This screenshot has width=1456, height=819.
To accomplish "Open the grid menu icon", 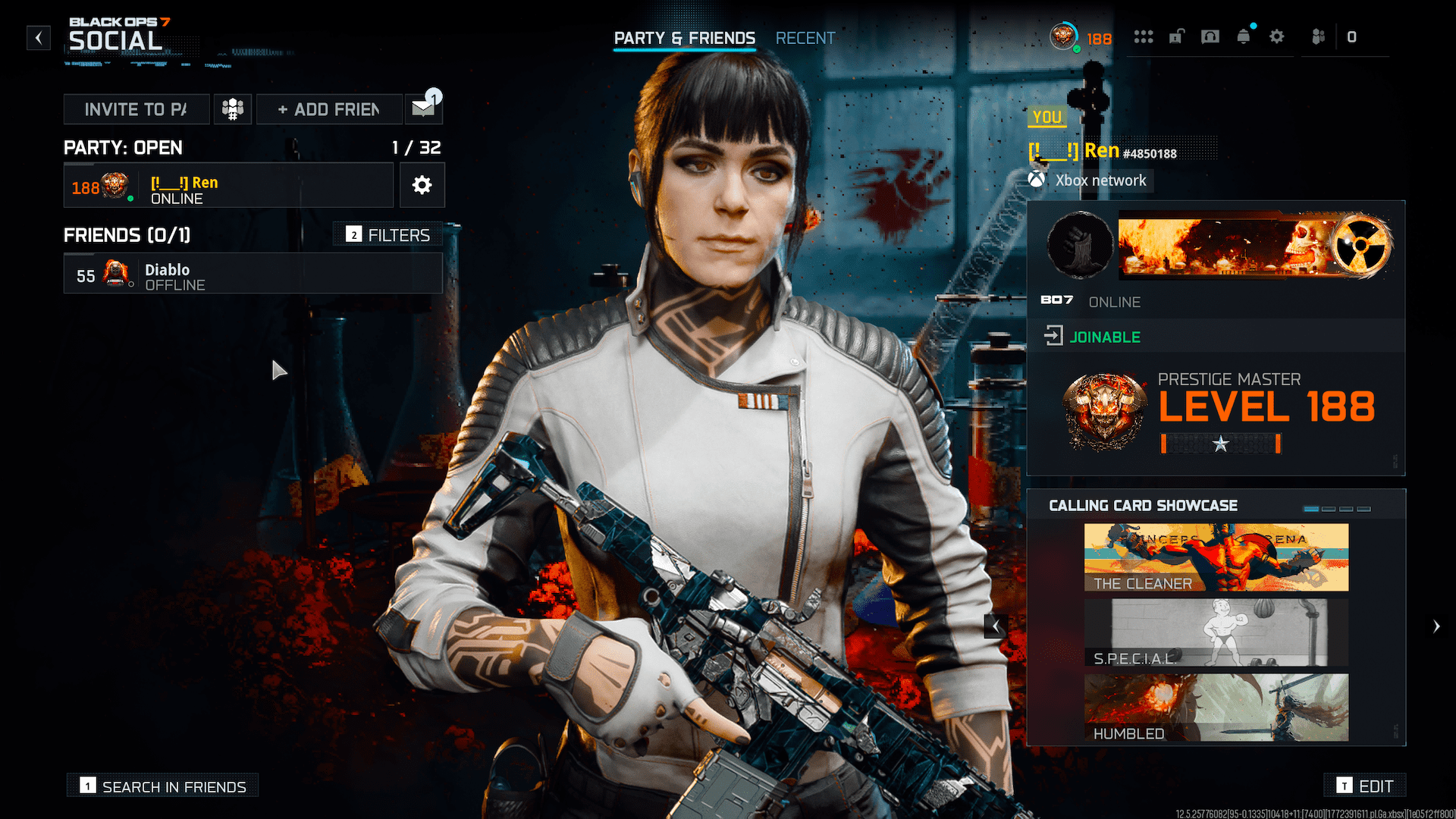I will click(x=1143, y=36).
